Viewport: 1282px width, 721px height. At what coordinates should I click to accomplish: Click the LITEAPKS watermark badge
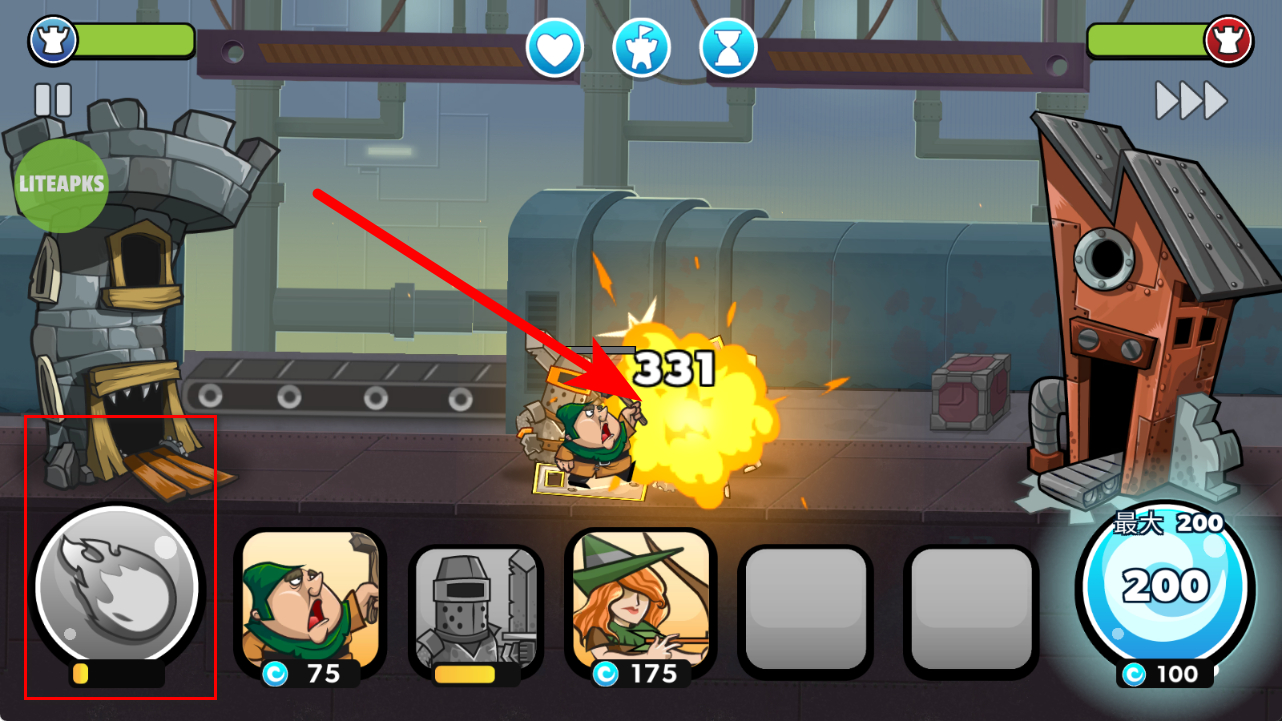(x=62, y=186)
